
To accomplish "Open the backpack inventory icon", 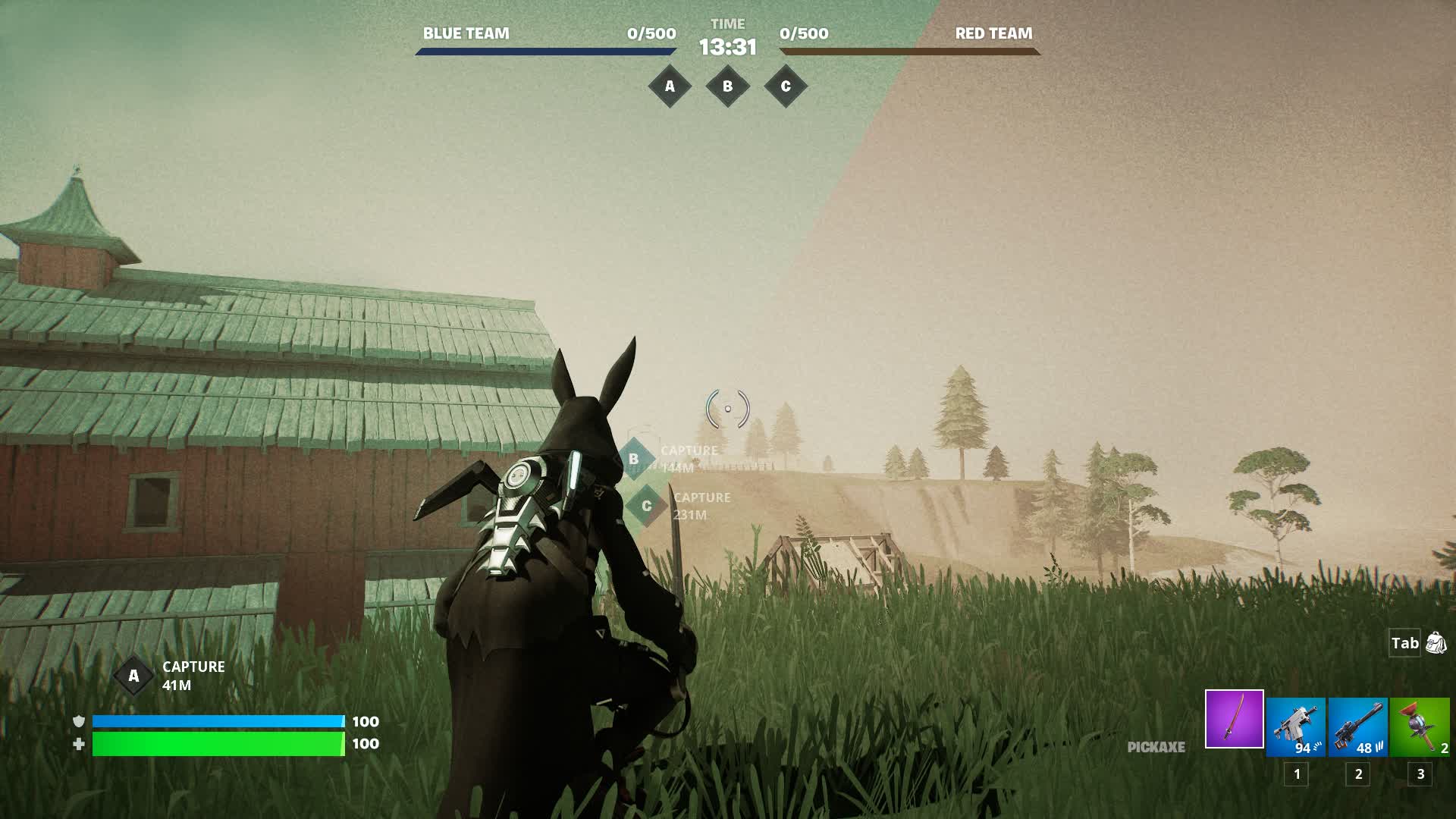I will [x=1436, y=643].
